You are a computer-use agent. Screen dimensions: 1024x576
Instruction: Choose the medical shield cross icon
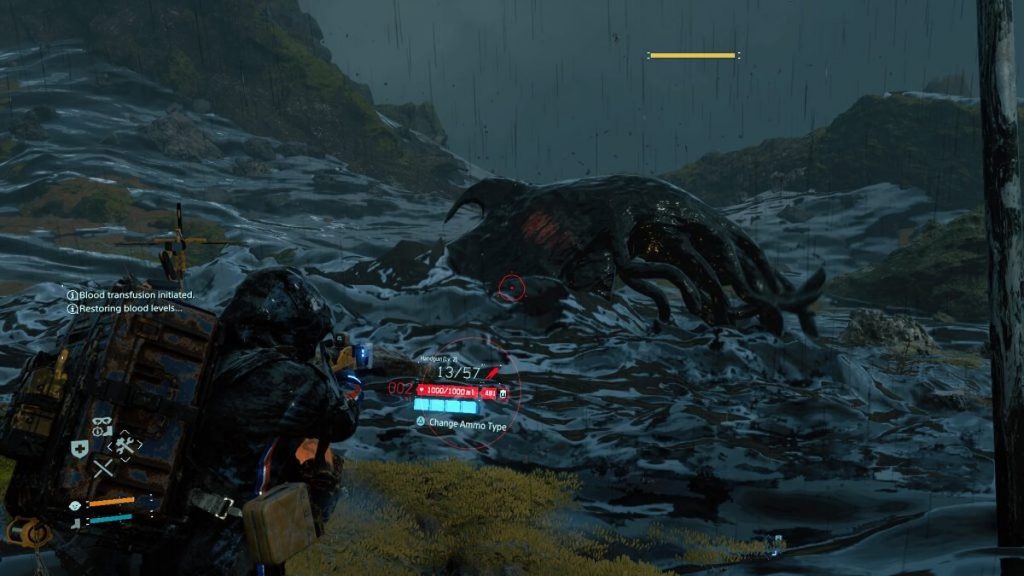click(x=80, y=449)
